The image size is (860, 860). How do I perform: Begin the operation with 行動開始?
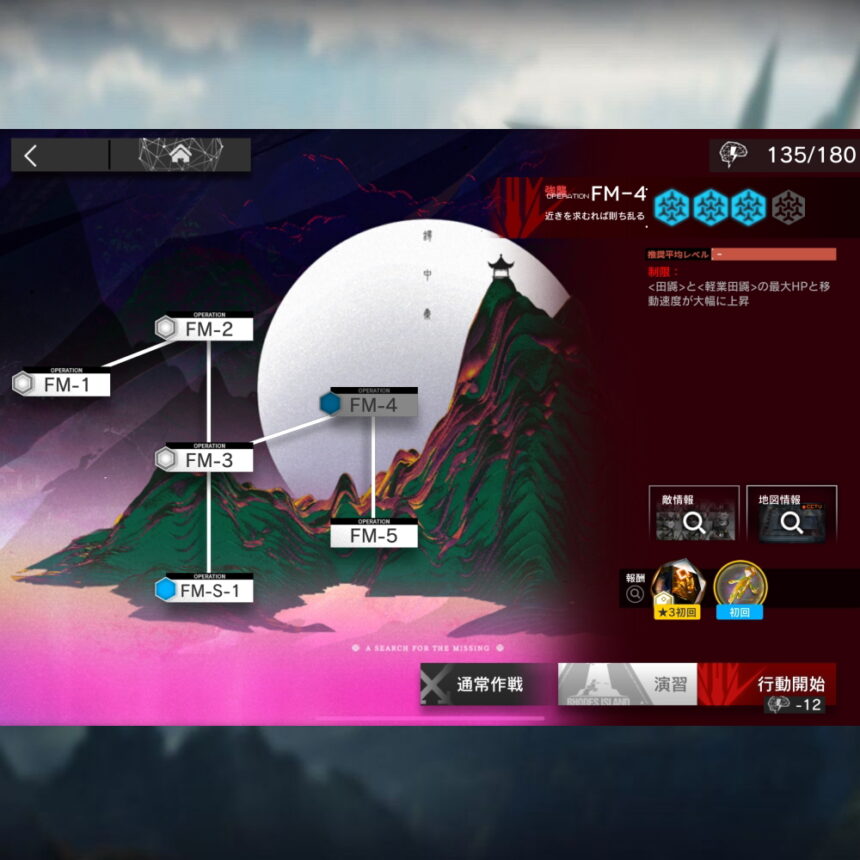tap(768, 685)
